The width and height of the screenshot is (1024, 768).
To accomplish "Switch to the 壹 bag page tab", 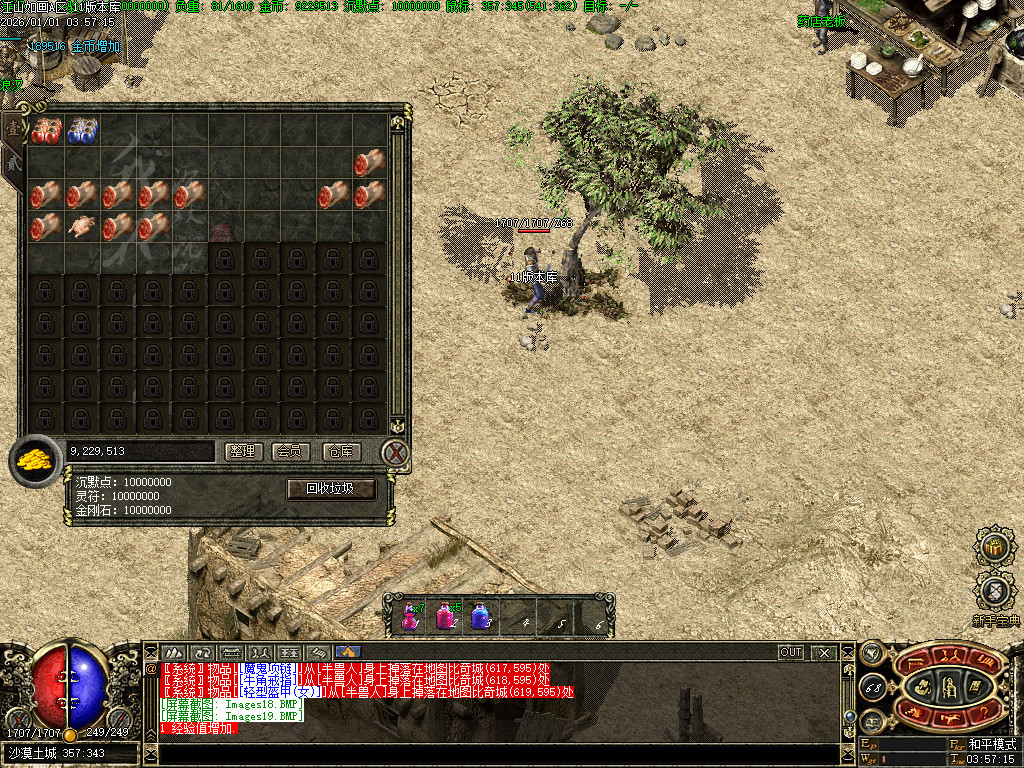I will click(x=13, y=126).
